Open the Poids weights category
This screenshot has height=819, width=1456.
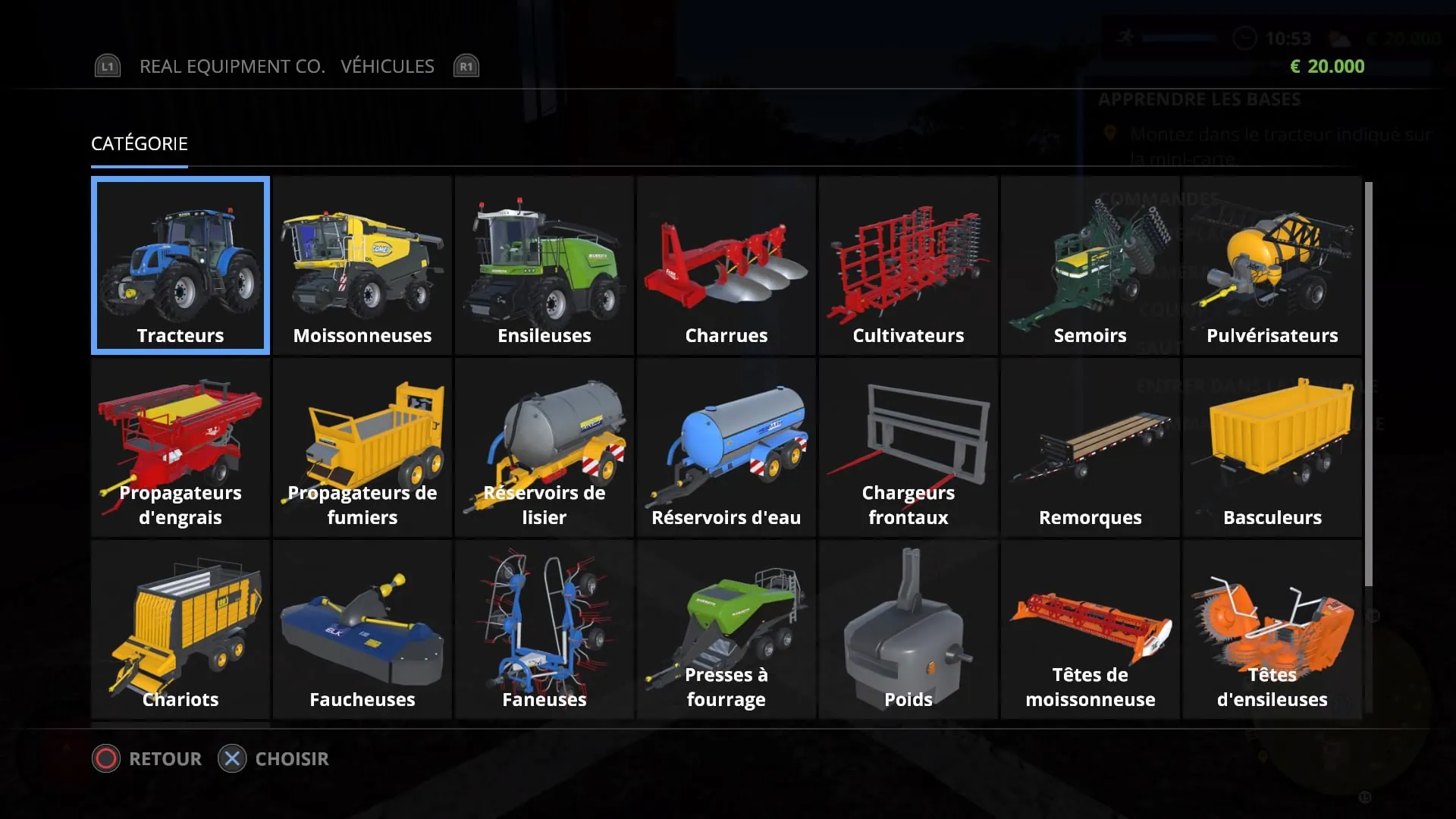pos(908,629)
